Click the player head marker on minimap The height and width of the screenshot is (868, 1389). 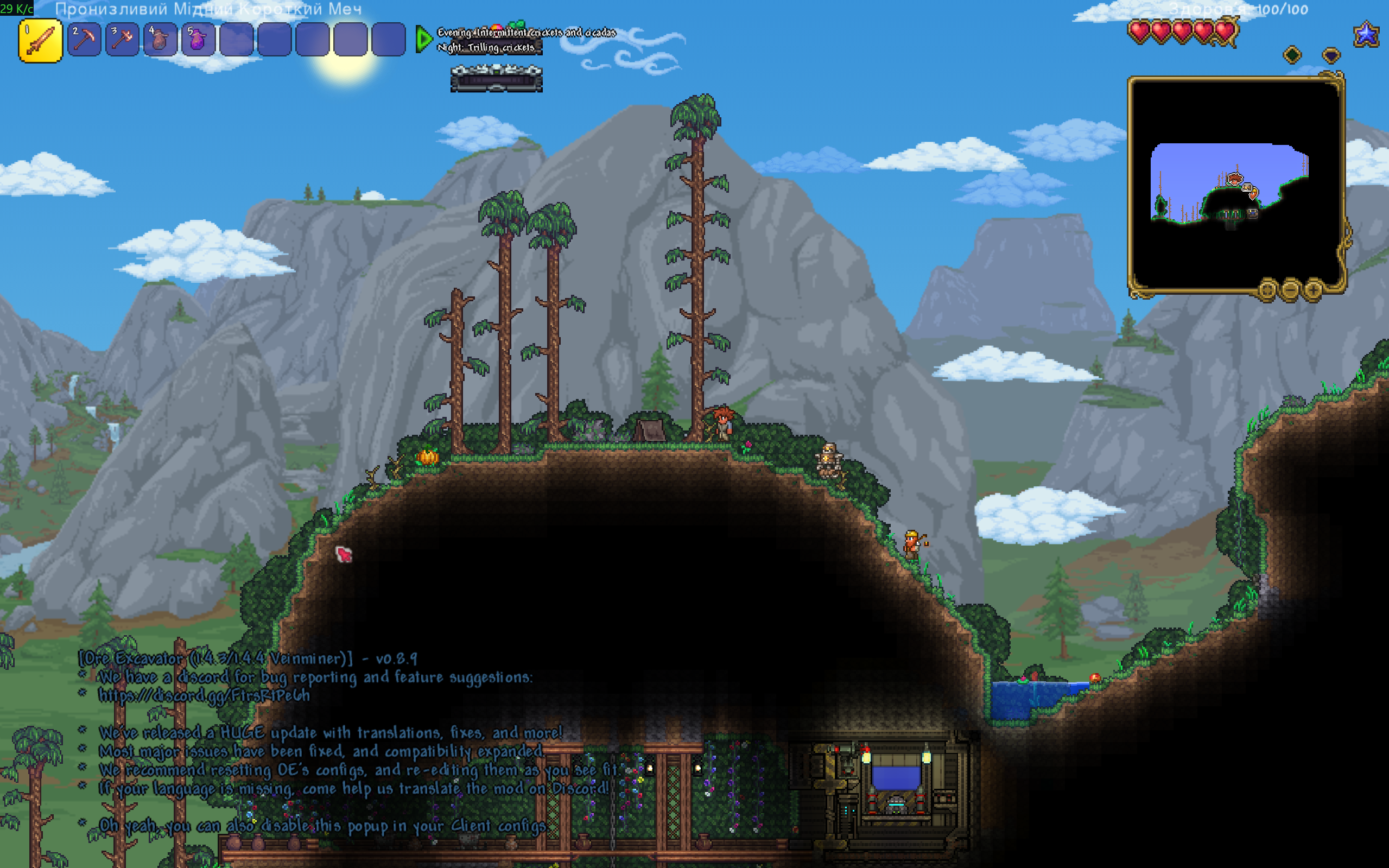(x=1234, y=180)
